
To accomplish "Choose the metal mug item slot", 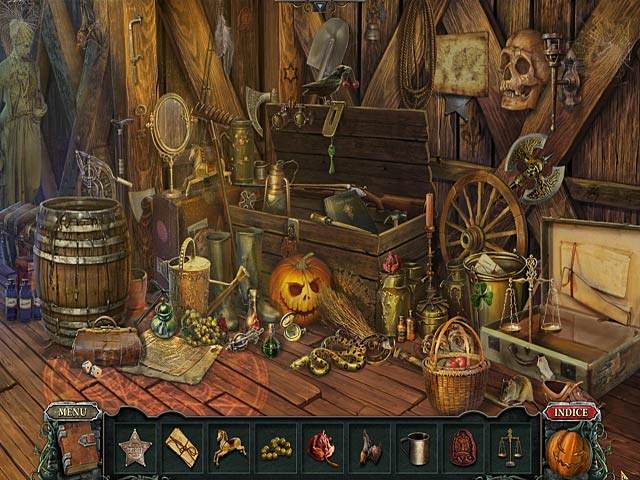I will (x=415, y=447).
